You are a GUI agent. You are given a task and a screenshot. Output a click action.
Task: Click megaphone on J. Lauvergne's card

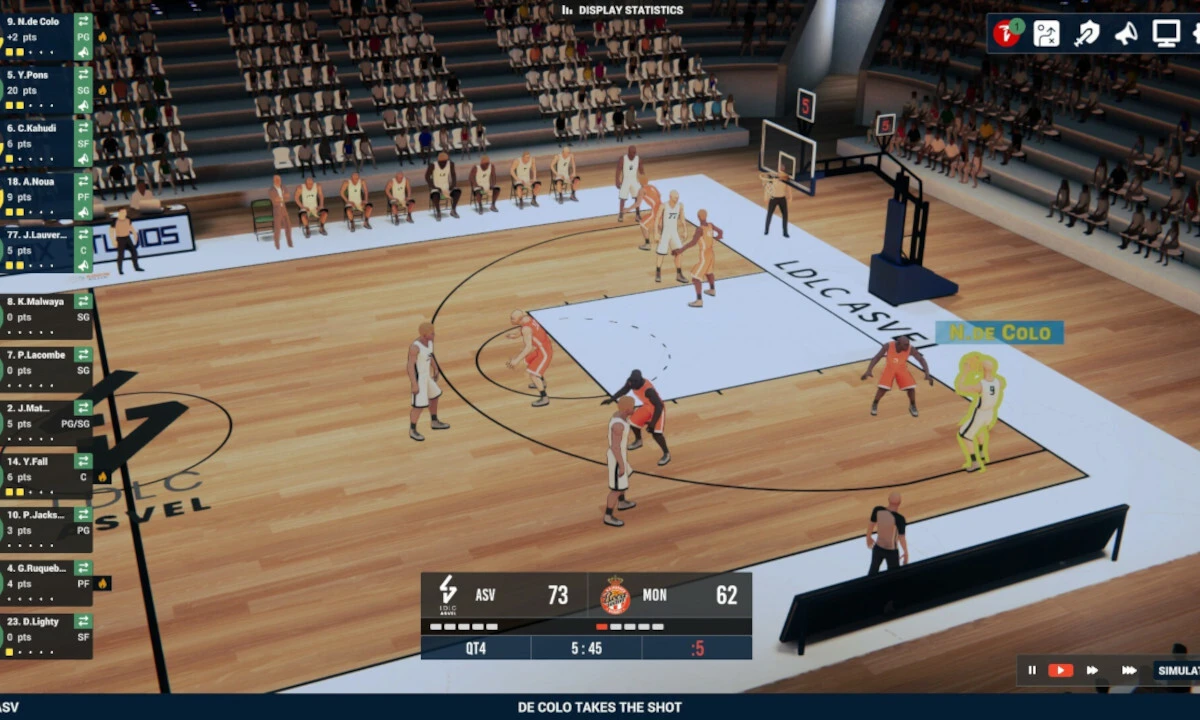pos(84,266)
